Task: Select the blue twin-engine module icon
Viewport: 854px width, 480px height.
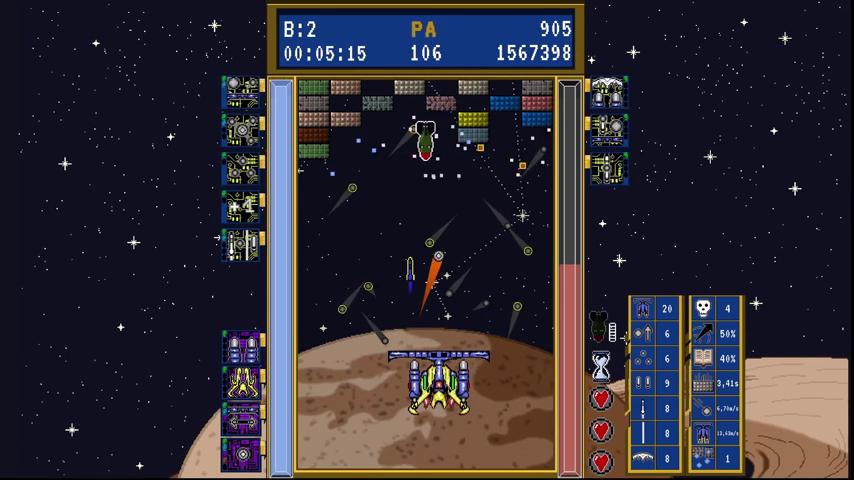Action: (608, 93)
